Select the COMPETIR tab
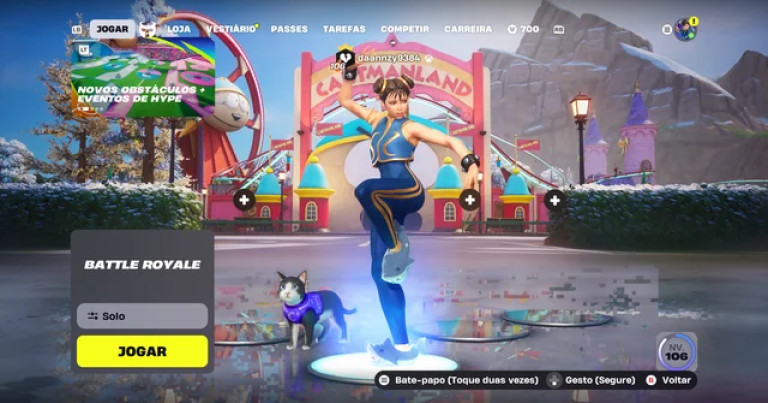 (x=405, y=29)
